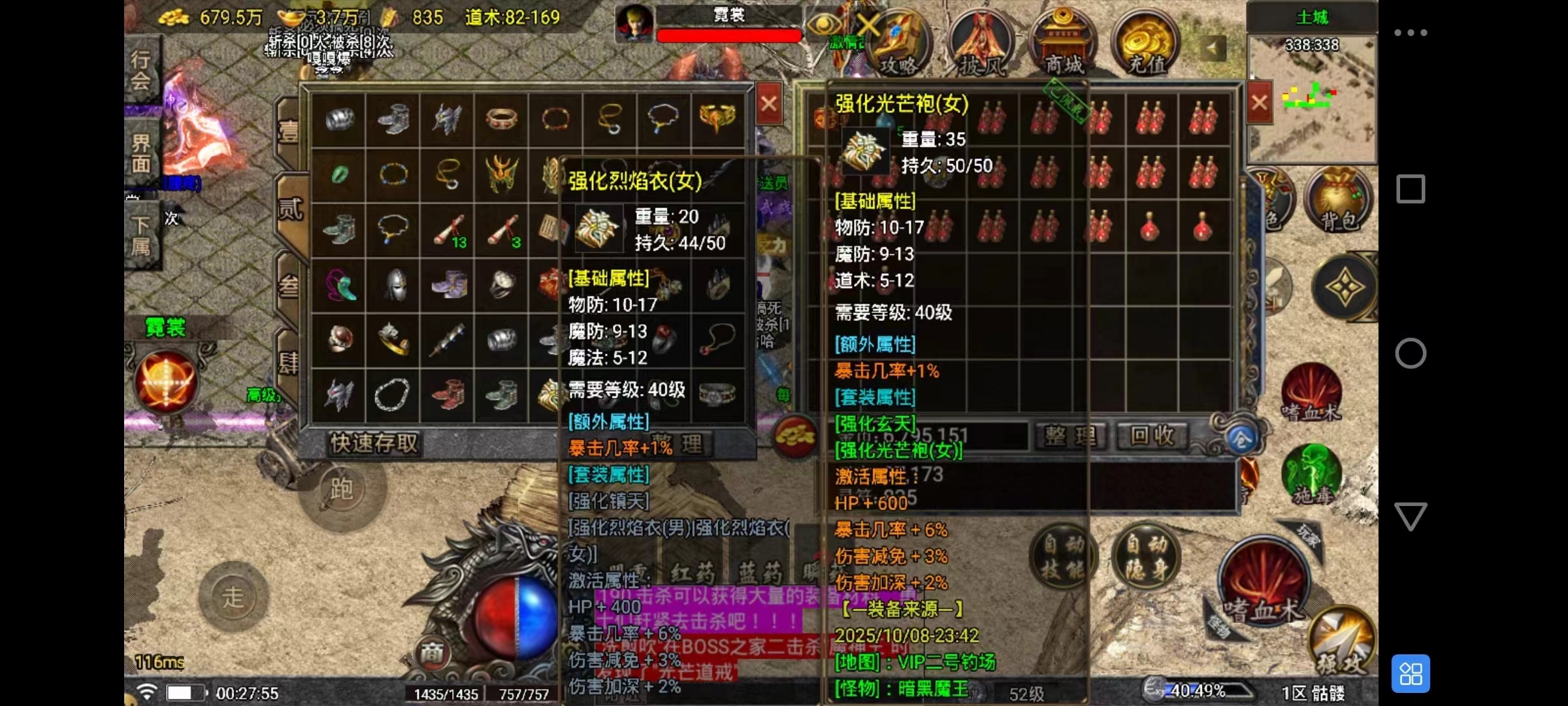Tap the Android home circle button
The image size is (1568, 706).
coord(1410,353)
